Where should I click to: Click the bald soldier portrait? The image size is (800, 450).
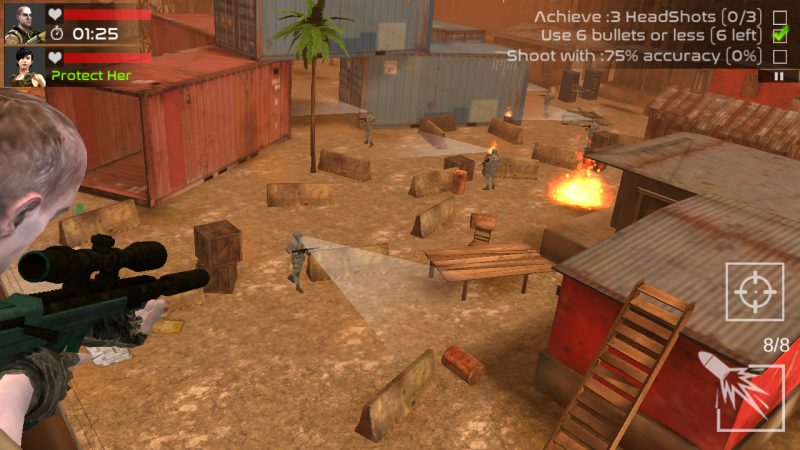click(24, 24)
